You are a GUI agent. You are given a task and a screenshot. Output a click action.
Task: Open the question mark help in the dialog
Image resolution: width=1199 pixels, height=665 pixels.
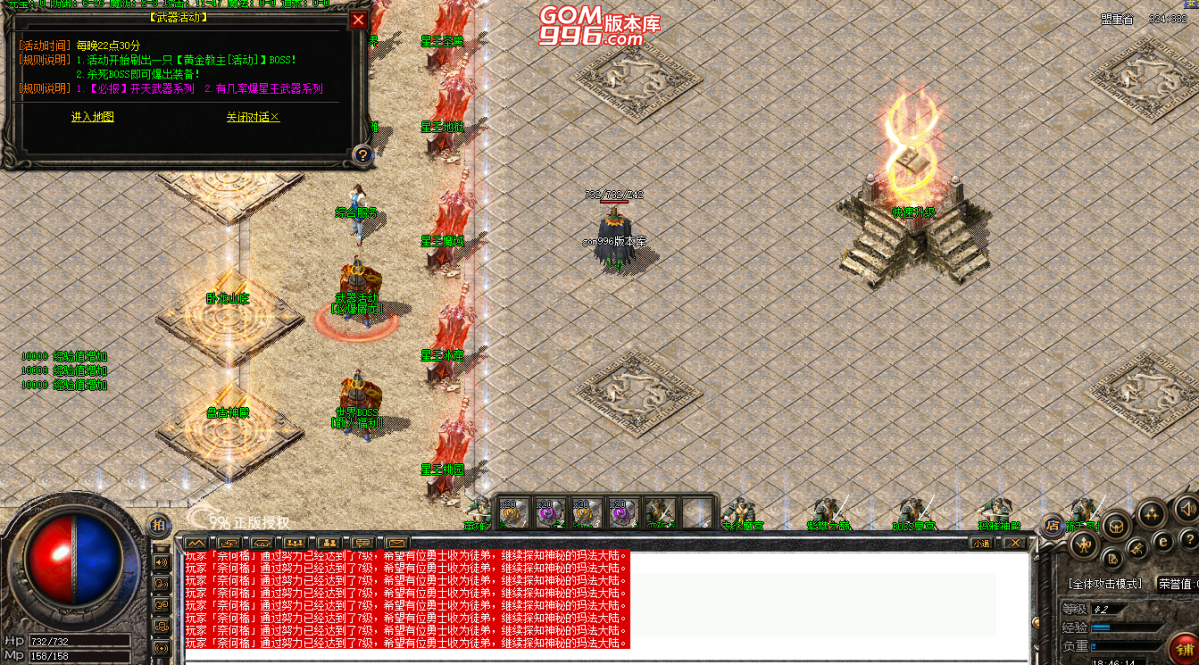[362, 155]
